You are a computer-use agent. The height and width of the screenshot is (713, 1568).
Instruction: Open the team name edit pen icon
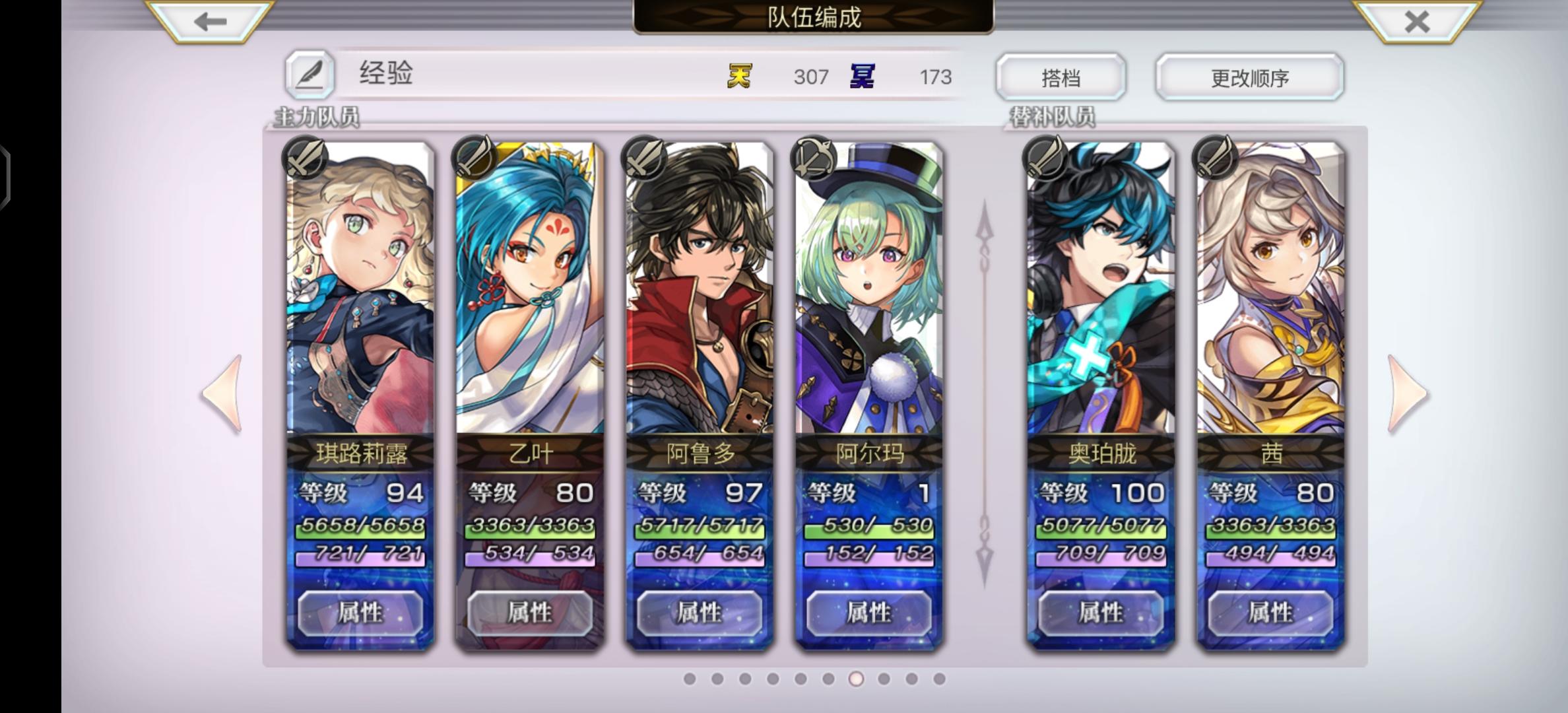click(x=311, y=75)
